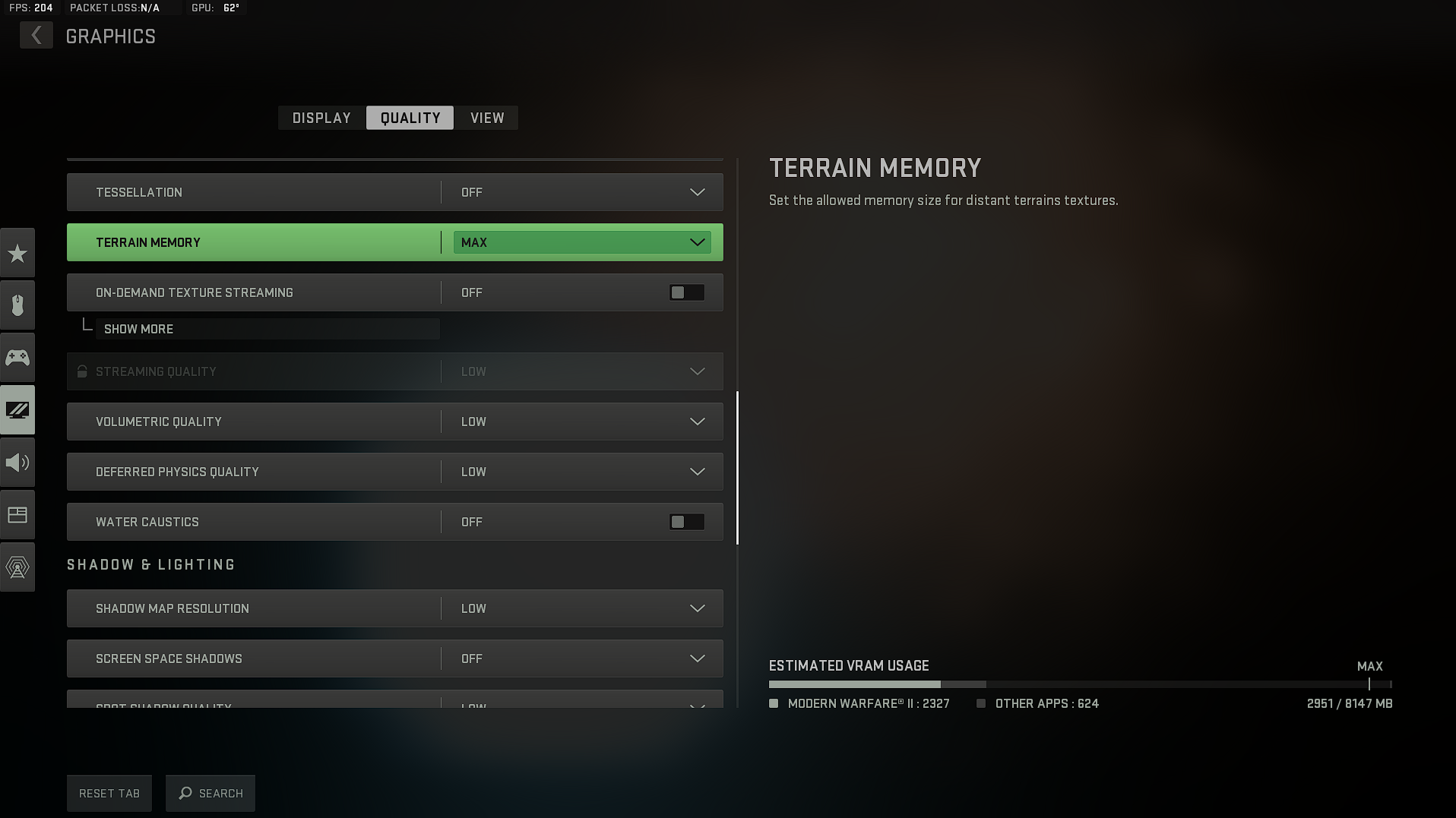Open the star favorites settings category
This screenshot has width=1456, height=818.
coord(17,253)
